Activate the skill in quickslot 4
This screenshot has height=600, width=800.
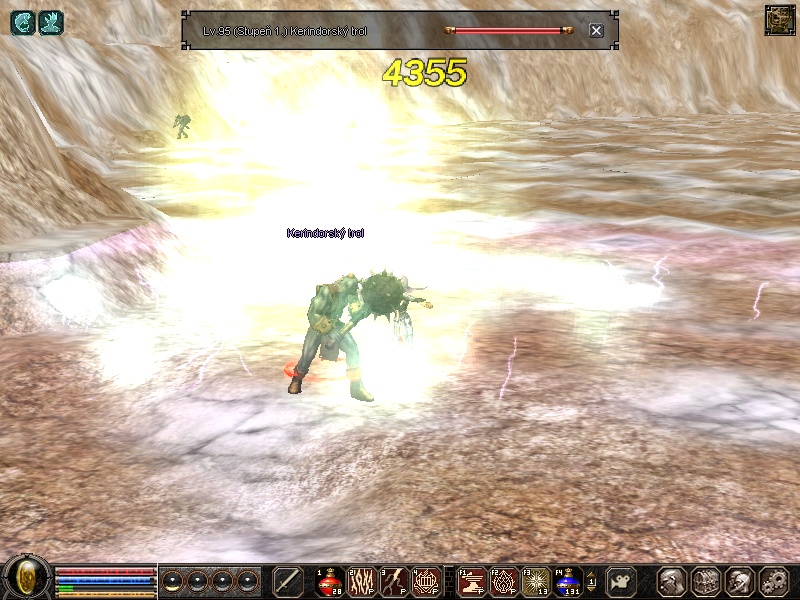[425, 580]
